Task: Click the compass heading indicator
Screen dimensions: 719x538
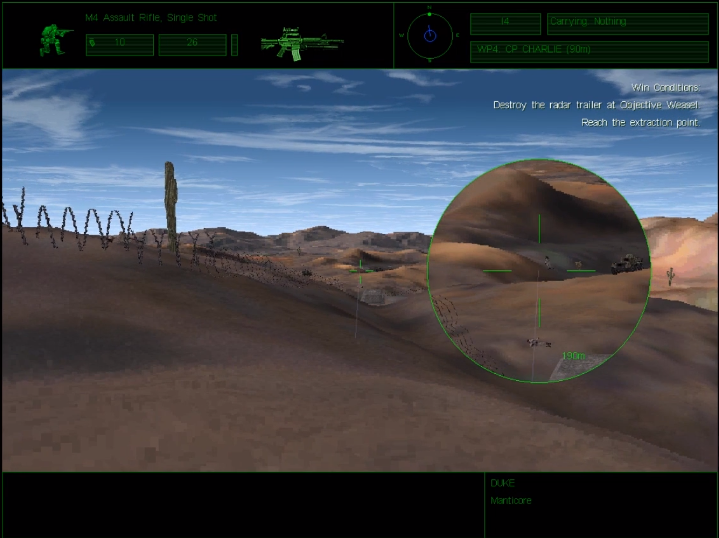Action: (429, 35)
